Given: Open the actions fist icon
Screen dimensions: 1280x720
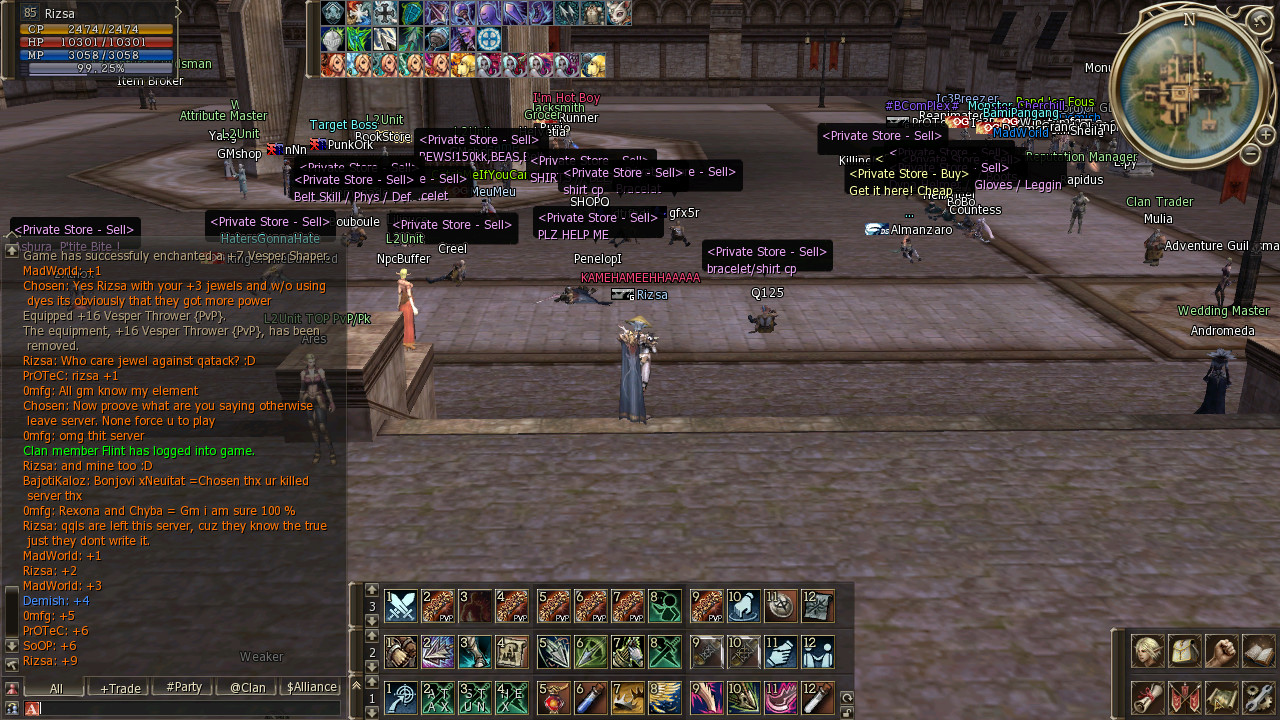Looking at the screenshot, I should coord(1222,651).
